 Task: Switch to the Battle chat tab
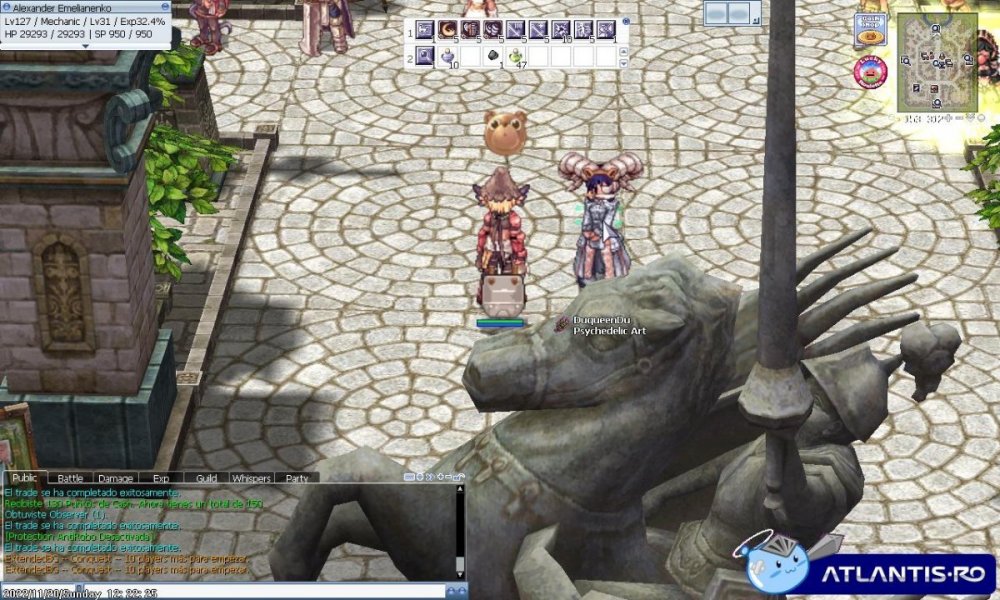point(70,479)
